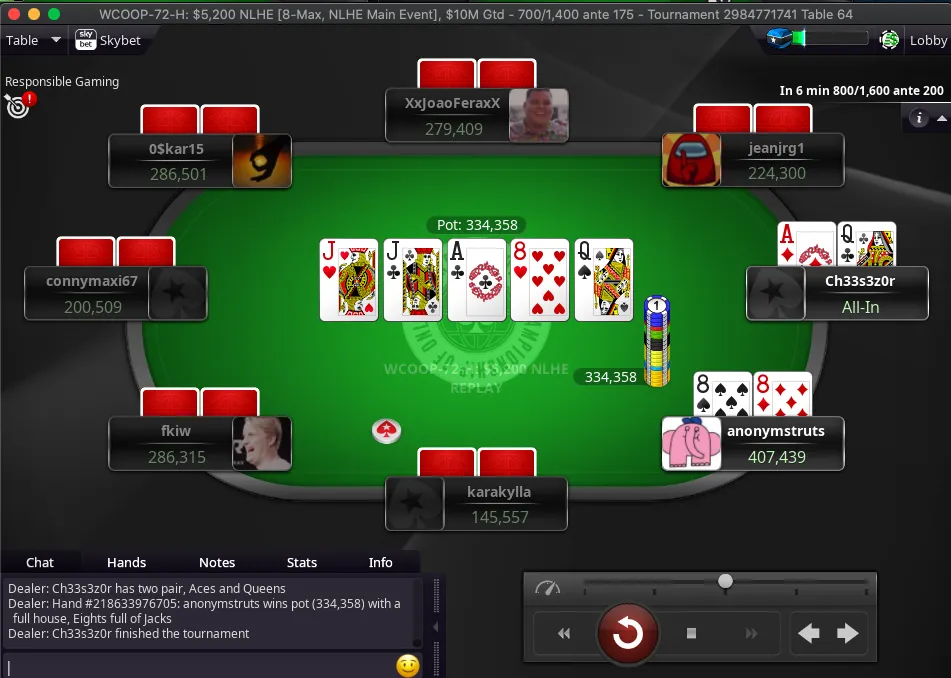Switch to the Hands tab
This screenshot has height=678, width=951.
[126, 563]
